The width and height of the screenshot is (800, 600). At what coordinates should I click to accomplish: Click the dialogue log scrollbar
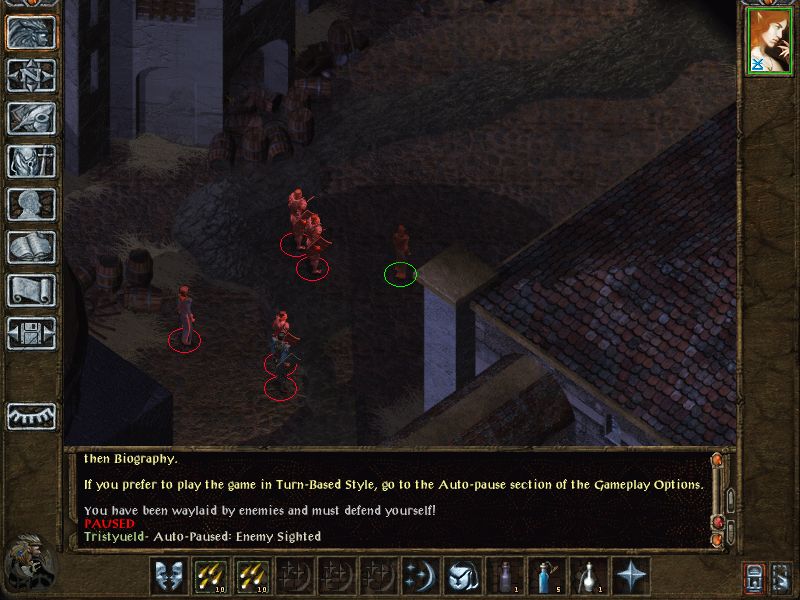tap(716, 500)
